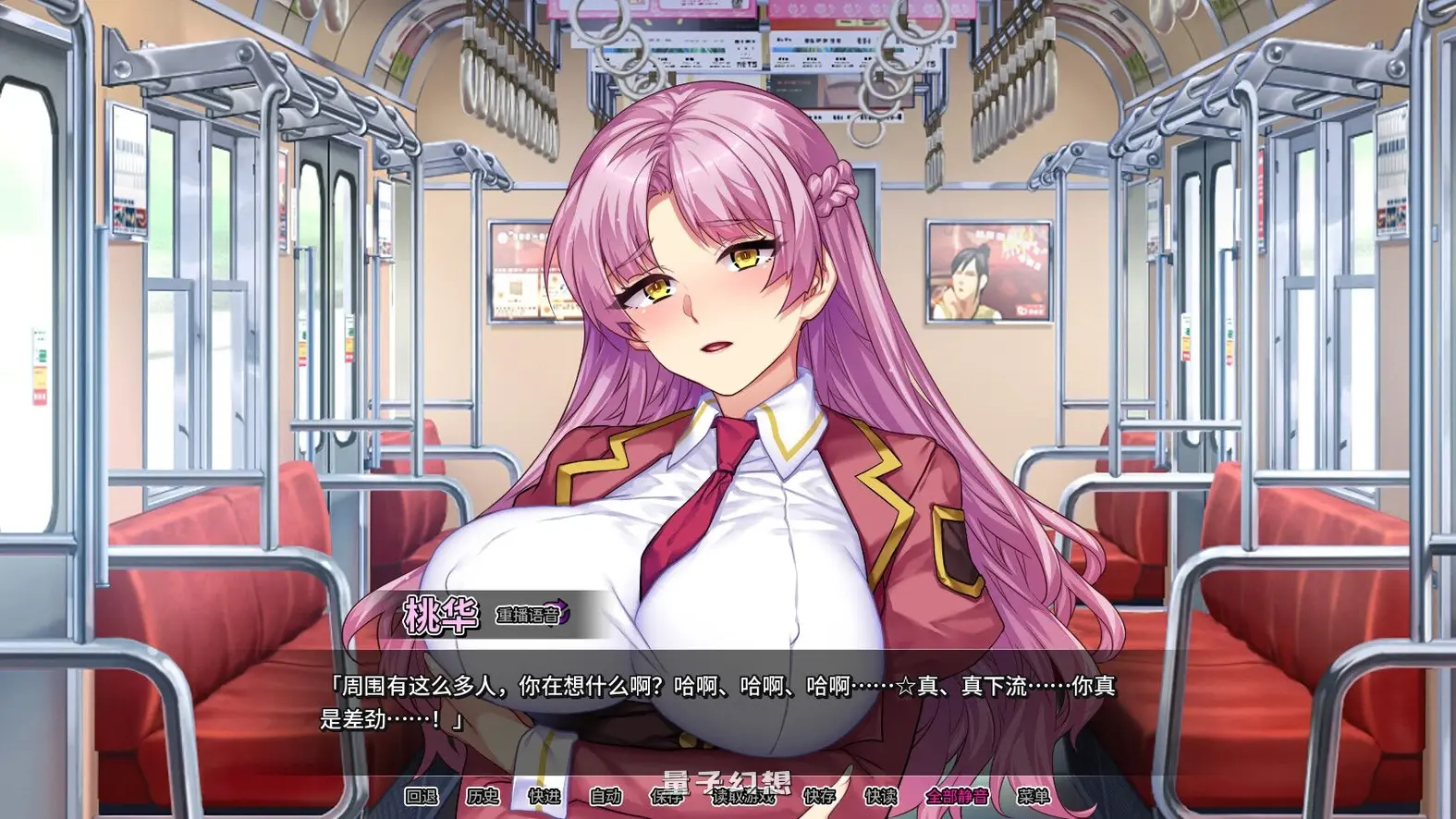The image size is (1456, 819).
Task: Open the 保存 save screen
Action: pyautogui.click(x=667, y=797)
